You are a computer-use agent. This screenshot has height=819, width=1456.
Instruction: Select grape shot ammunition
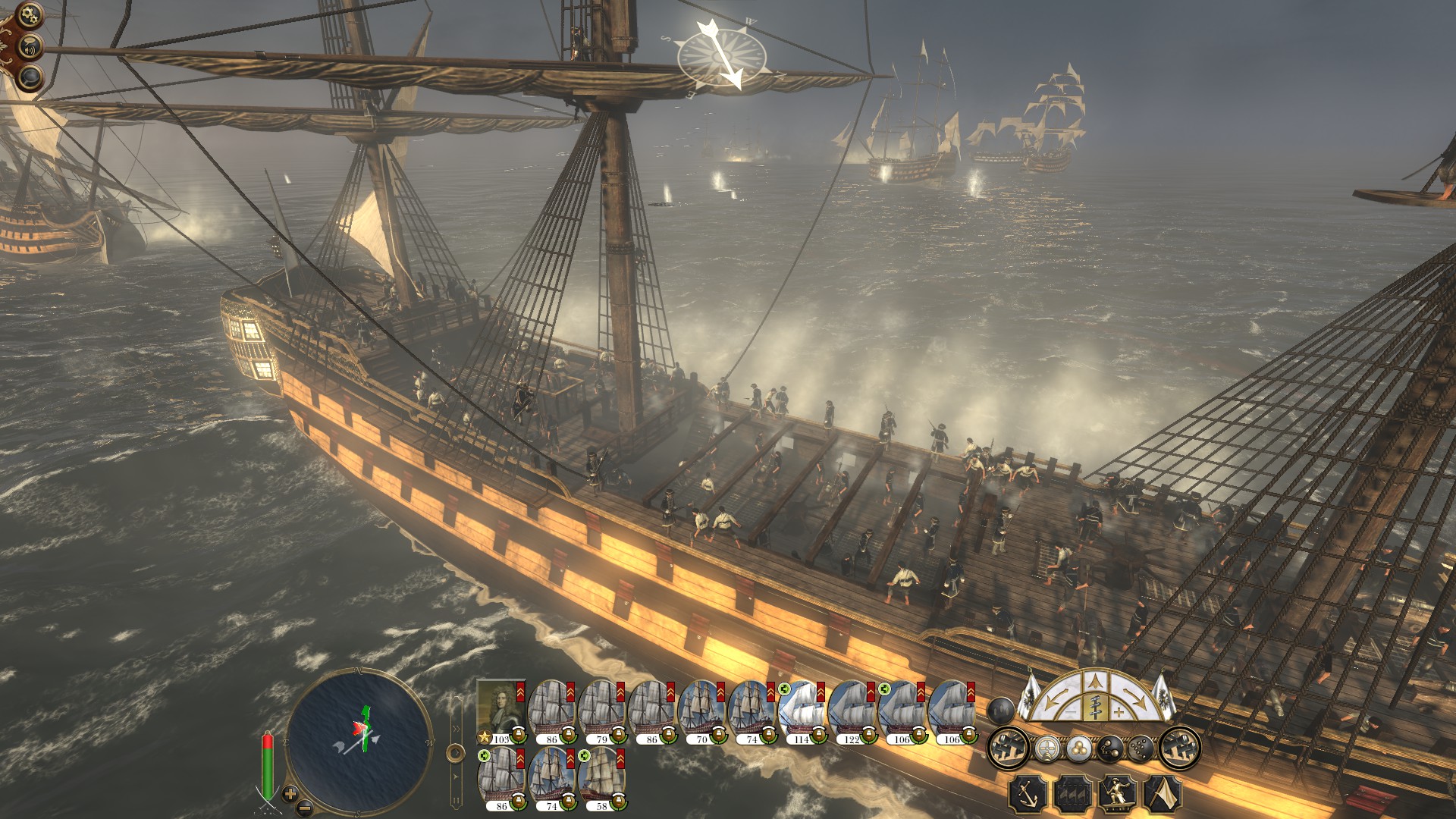pos(1141,748)
